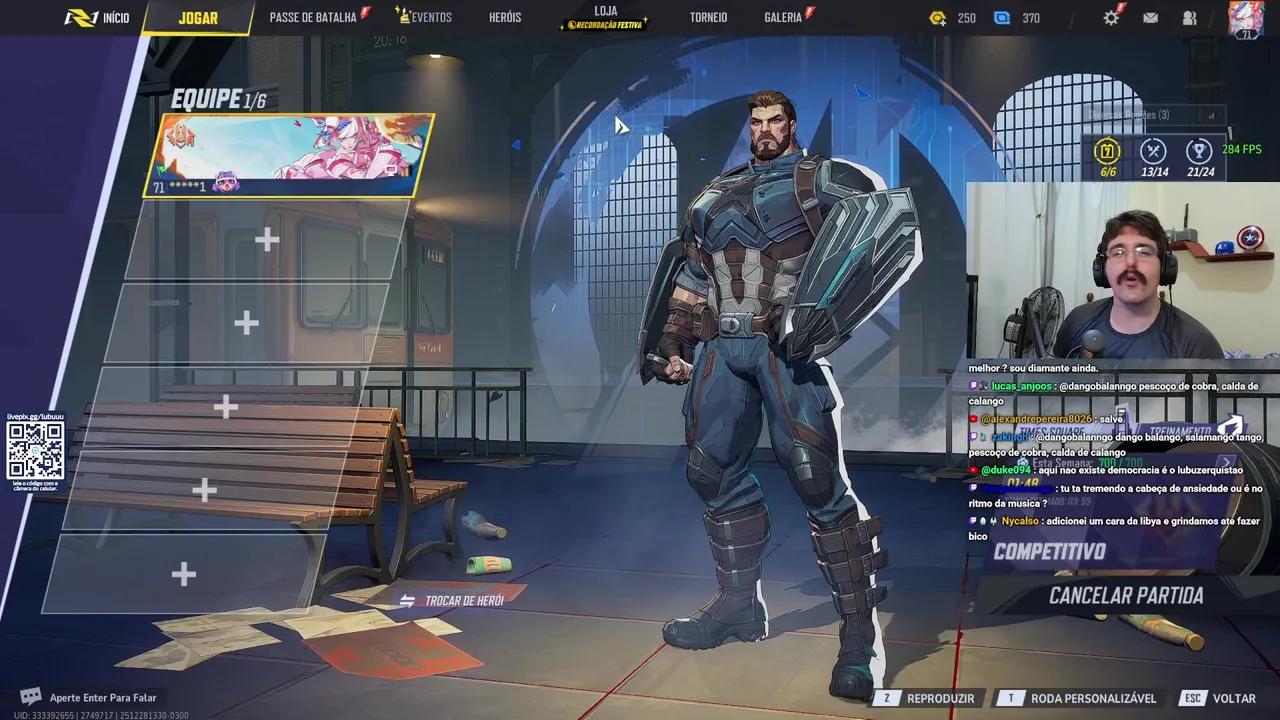Open the settings gear icon
This screenshot has height=720, width=1280.
(x=1113, y=17)
